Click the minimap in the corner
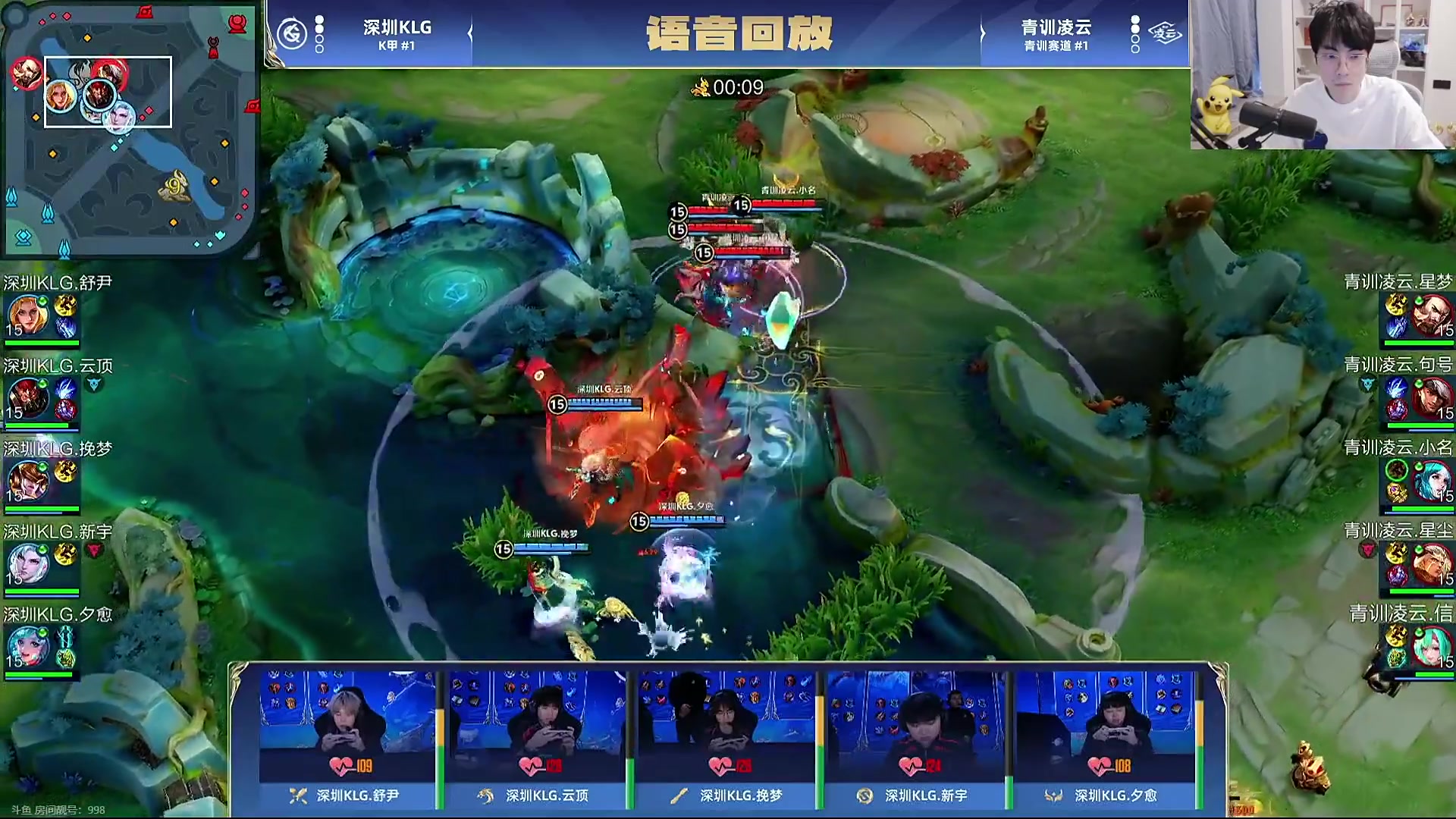This screenshot has width=1456, height=819. pyautogui.click(x=129, y=129)
